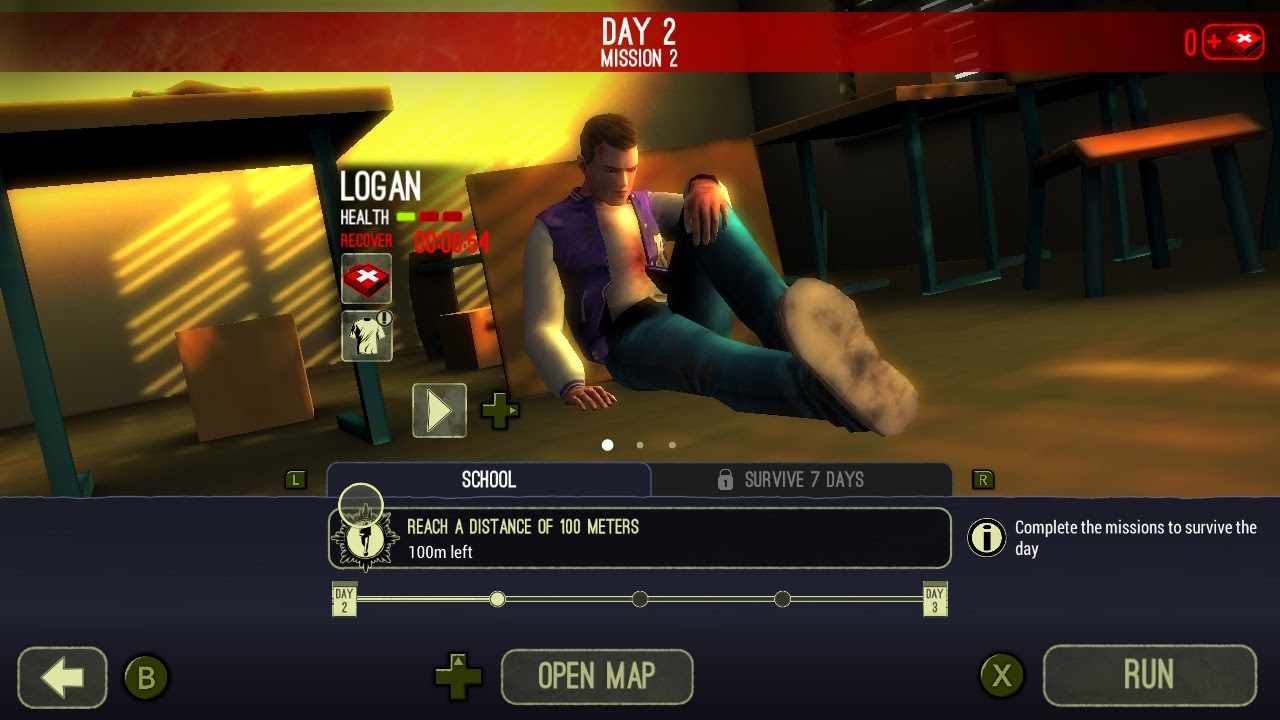Use the medkit on Logan
The height and width of the screenshot is (720, 1280).
coord(366,279)
